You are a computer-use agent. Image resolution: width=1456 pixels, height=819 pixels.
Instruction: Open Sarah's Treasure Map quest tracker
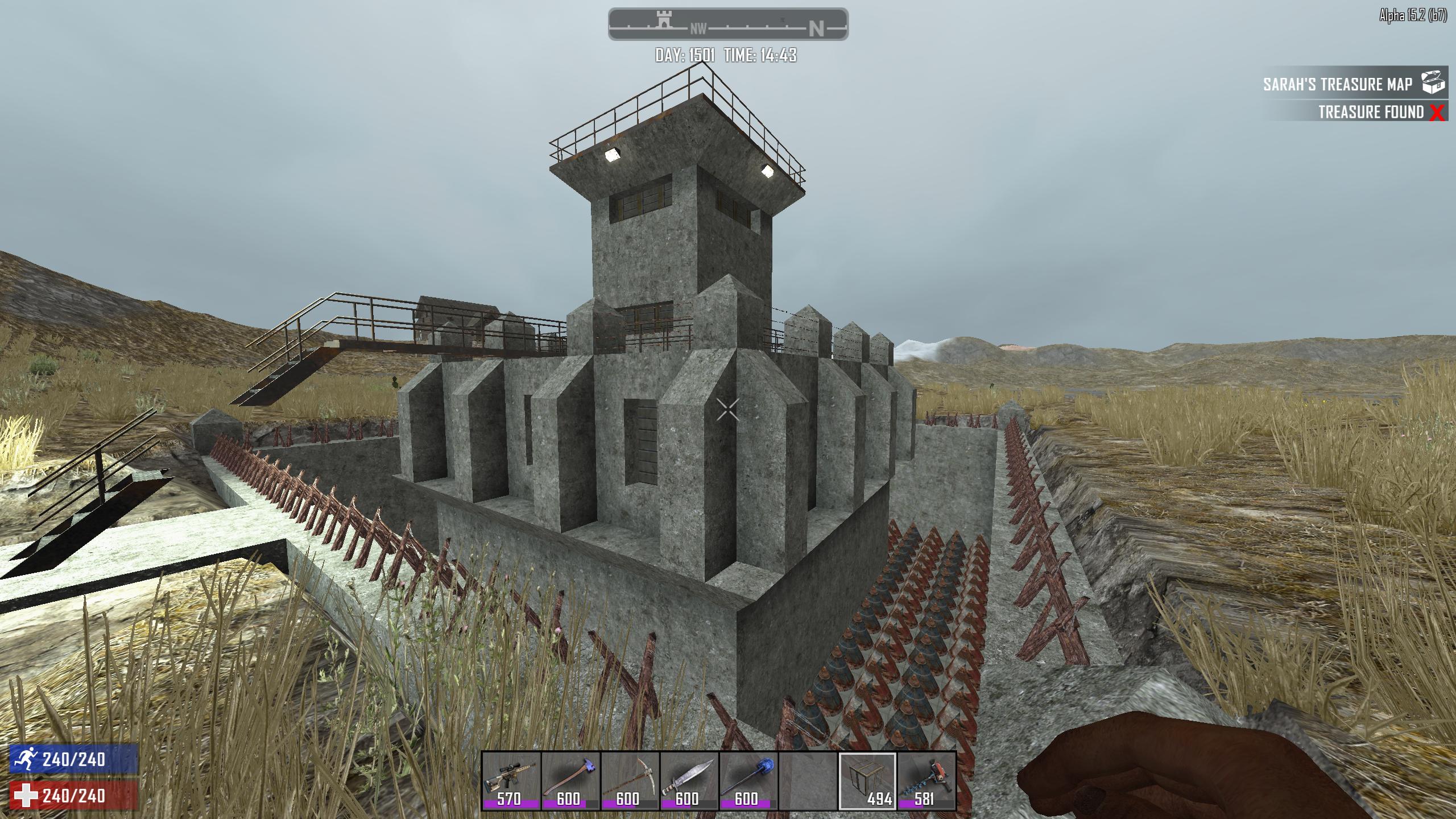tap(1337, 84)
